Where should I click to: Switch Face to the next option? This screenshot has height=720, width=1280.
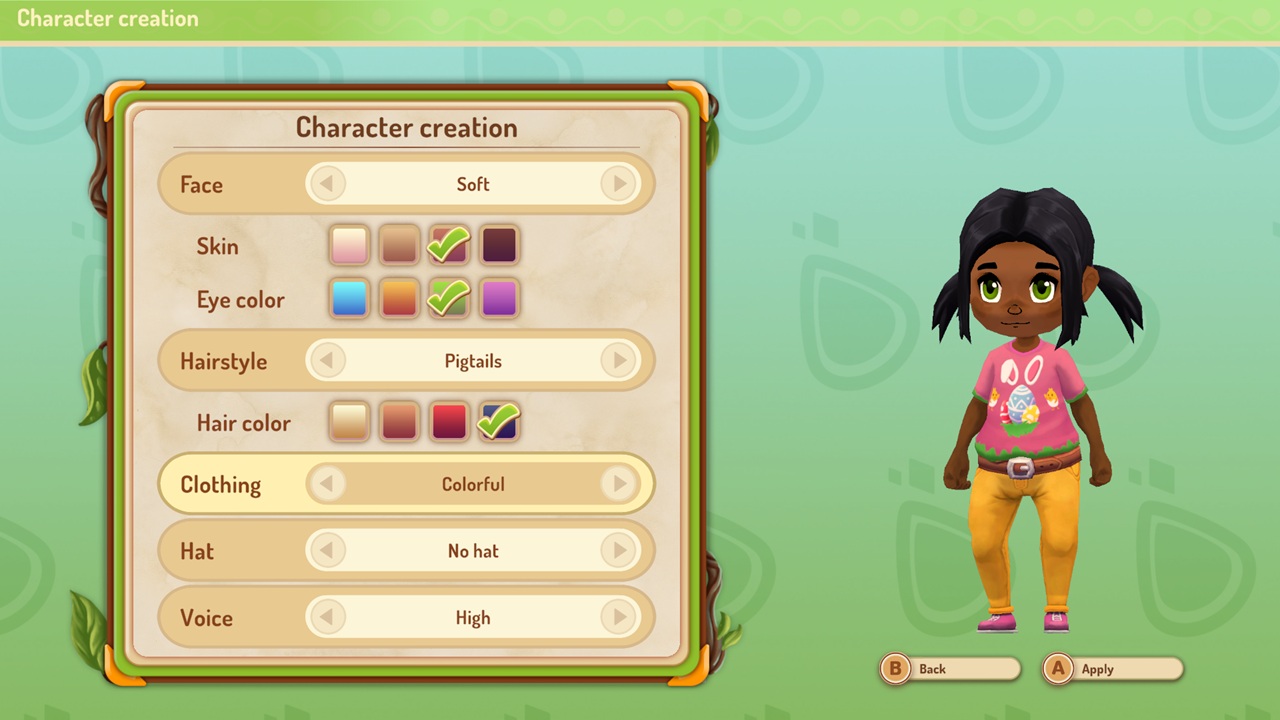(619, 184)
